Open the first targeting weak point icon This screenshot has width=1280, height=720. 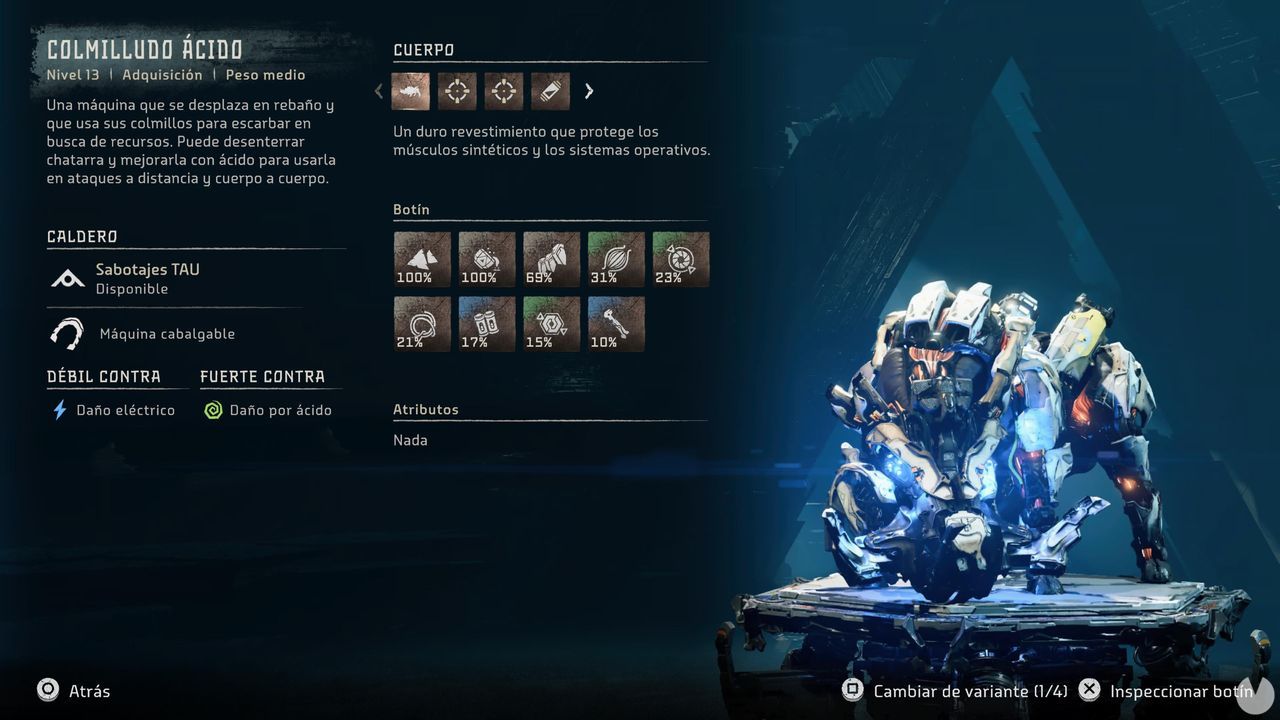coord(457,91)
